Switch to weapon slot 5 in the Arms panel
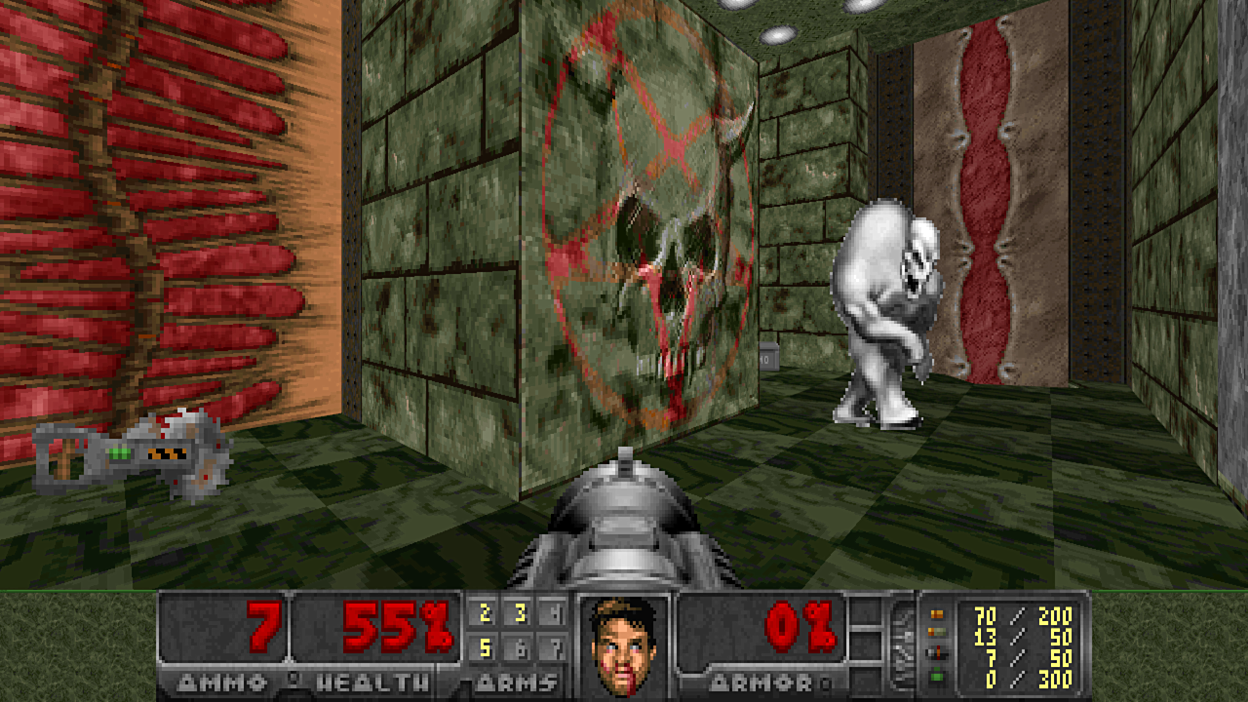The height and width of the screenshot is (702, 1248). pos(485,649)
